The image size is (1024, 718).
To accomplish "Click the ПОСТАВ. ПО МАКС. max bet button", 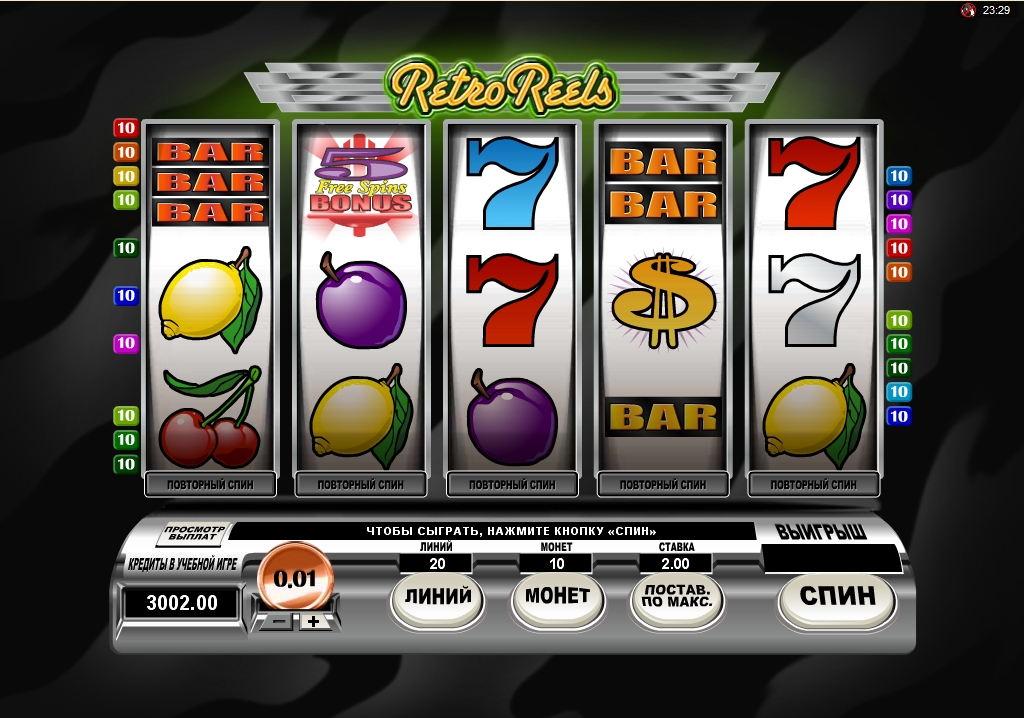I will tap(677, 598).
